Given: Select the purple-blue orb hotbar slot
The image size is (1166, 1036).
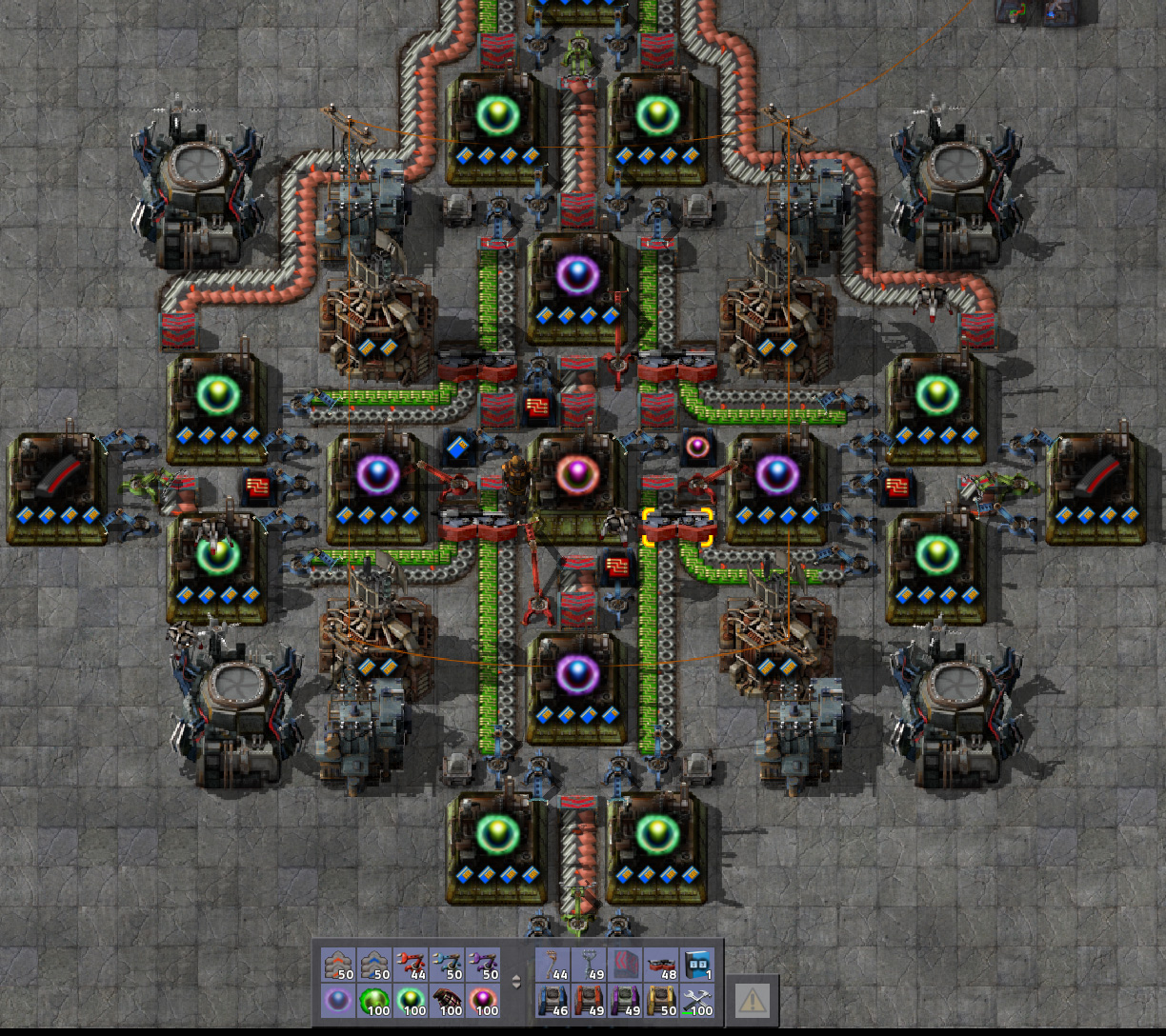Looking at the screenshot, I should pyautogui.click(x=336, y=1001).
